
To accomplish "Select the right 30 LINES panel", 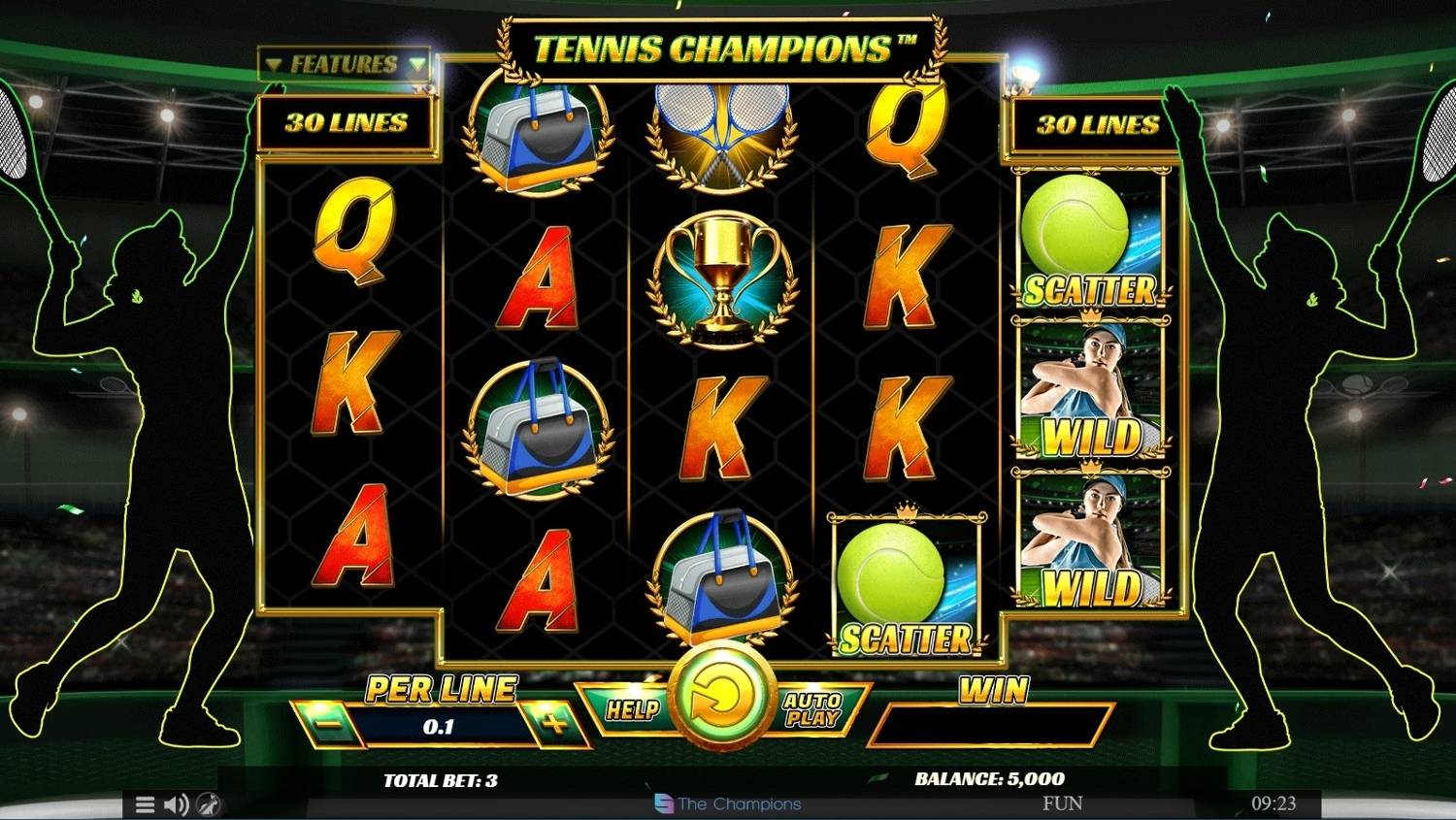I will pos(1095,123).
